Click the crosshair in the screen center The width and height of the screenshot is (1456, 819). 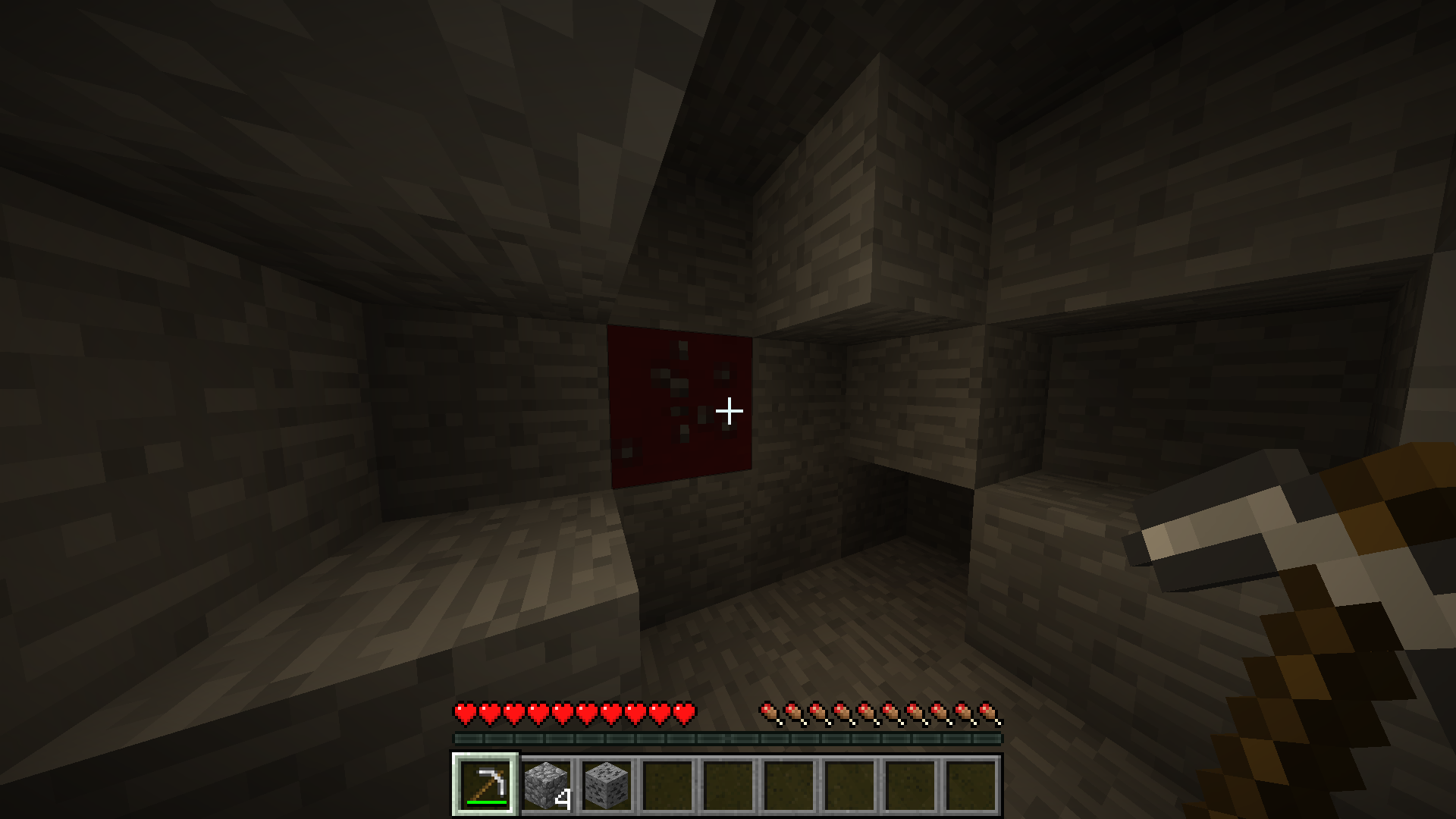728,409
